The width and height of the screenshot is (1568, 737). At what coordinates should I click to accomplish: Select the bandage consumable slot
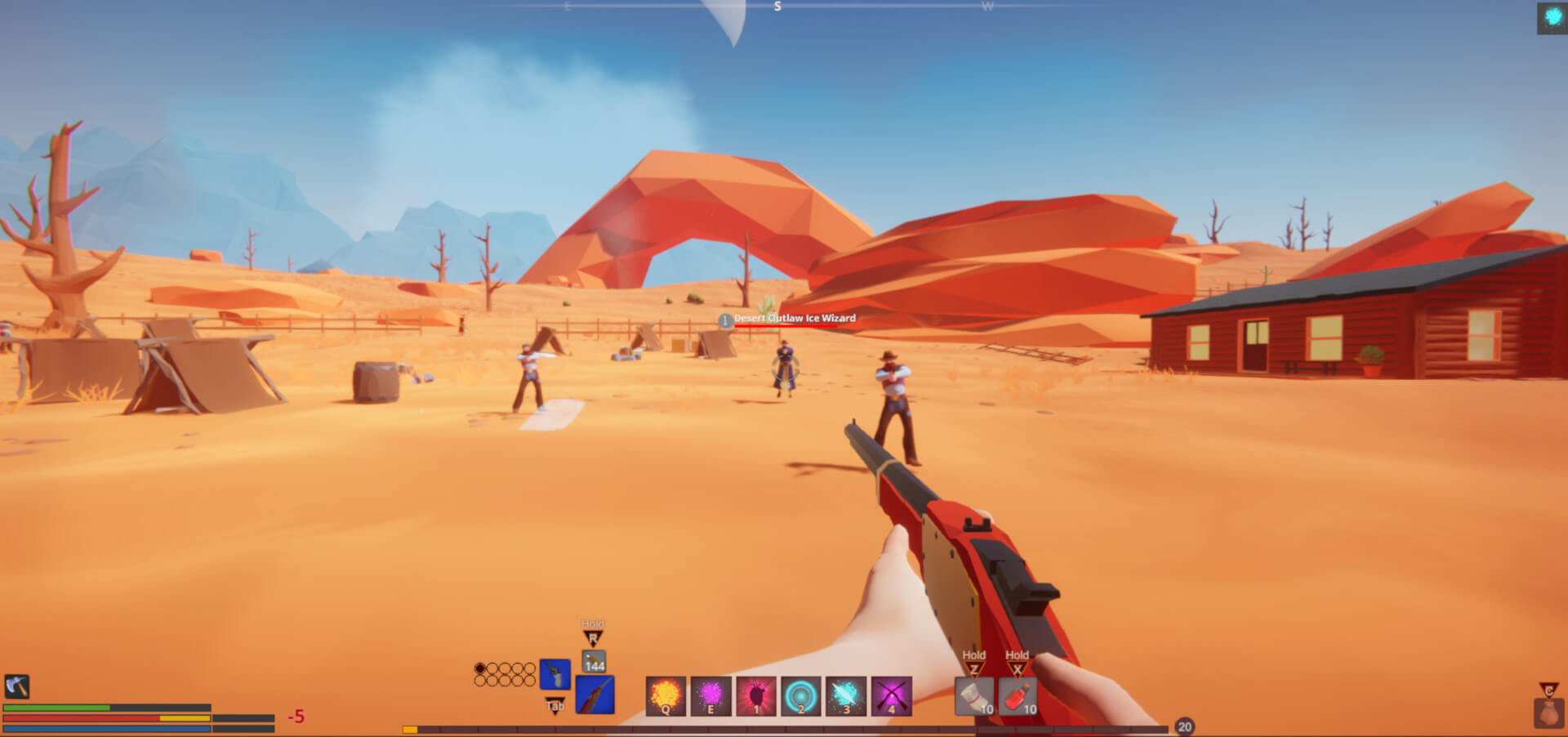pos(973,697)
